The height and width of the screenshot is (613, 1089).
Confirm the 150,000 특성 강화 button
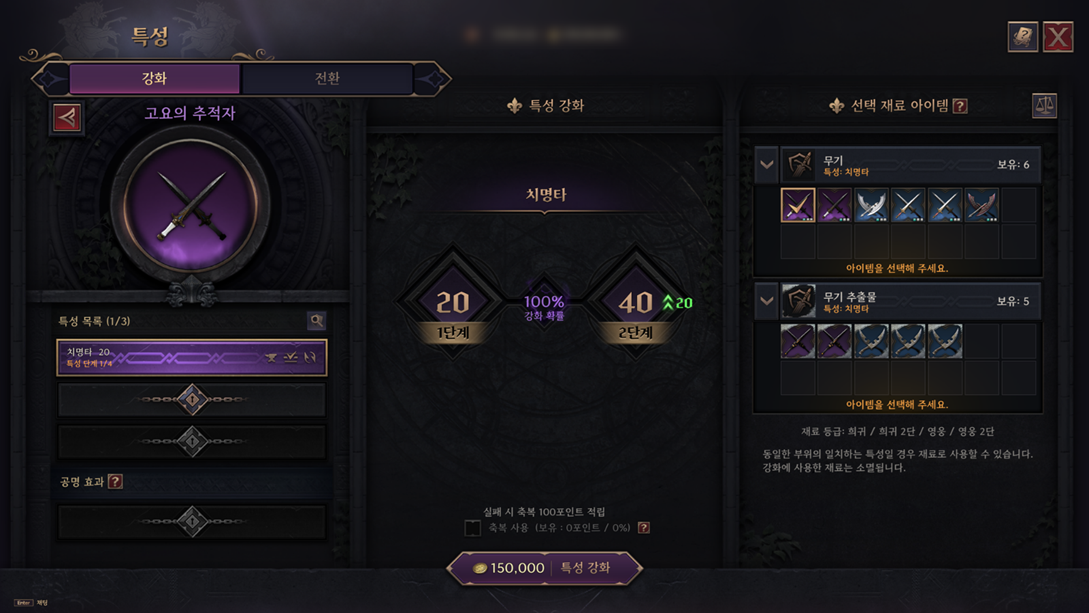tap(544, 568)
